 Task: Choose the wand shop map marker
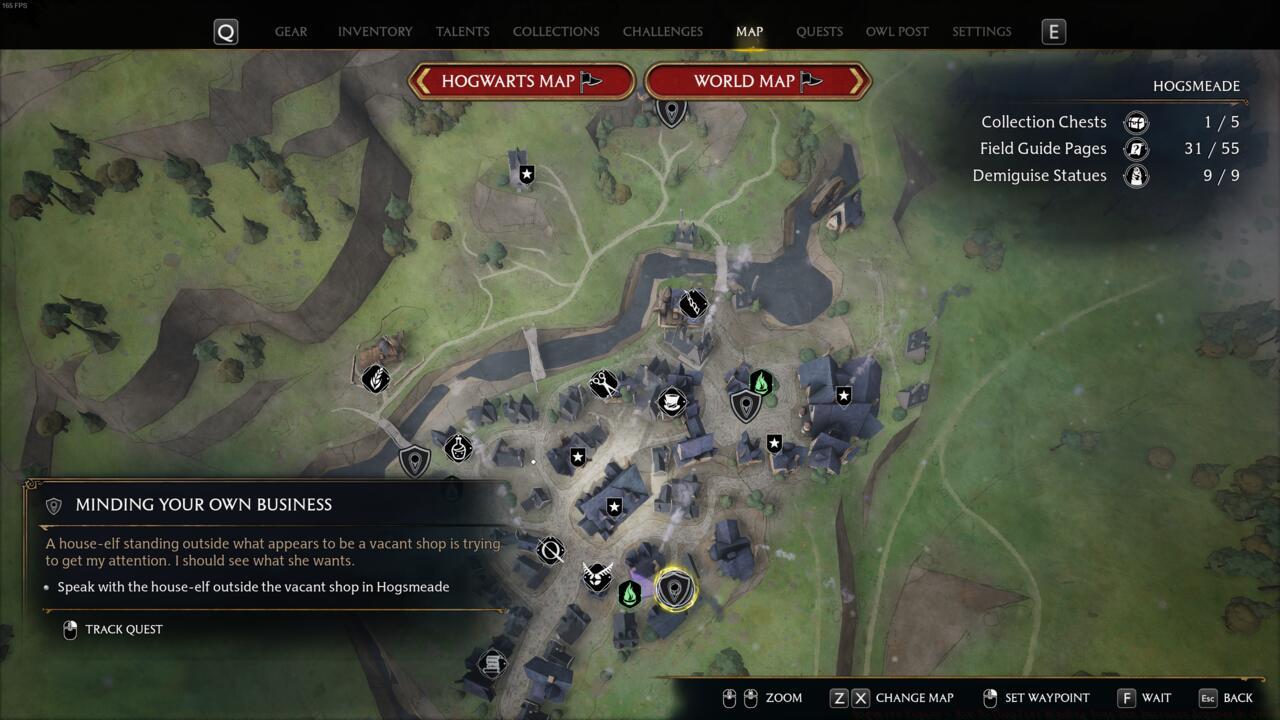pos(550,550)
